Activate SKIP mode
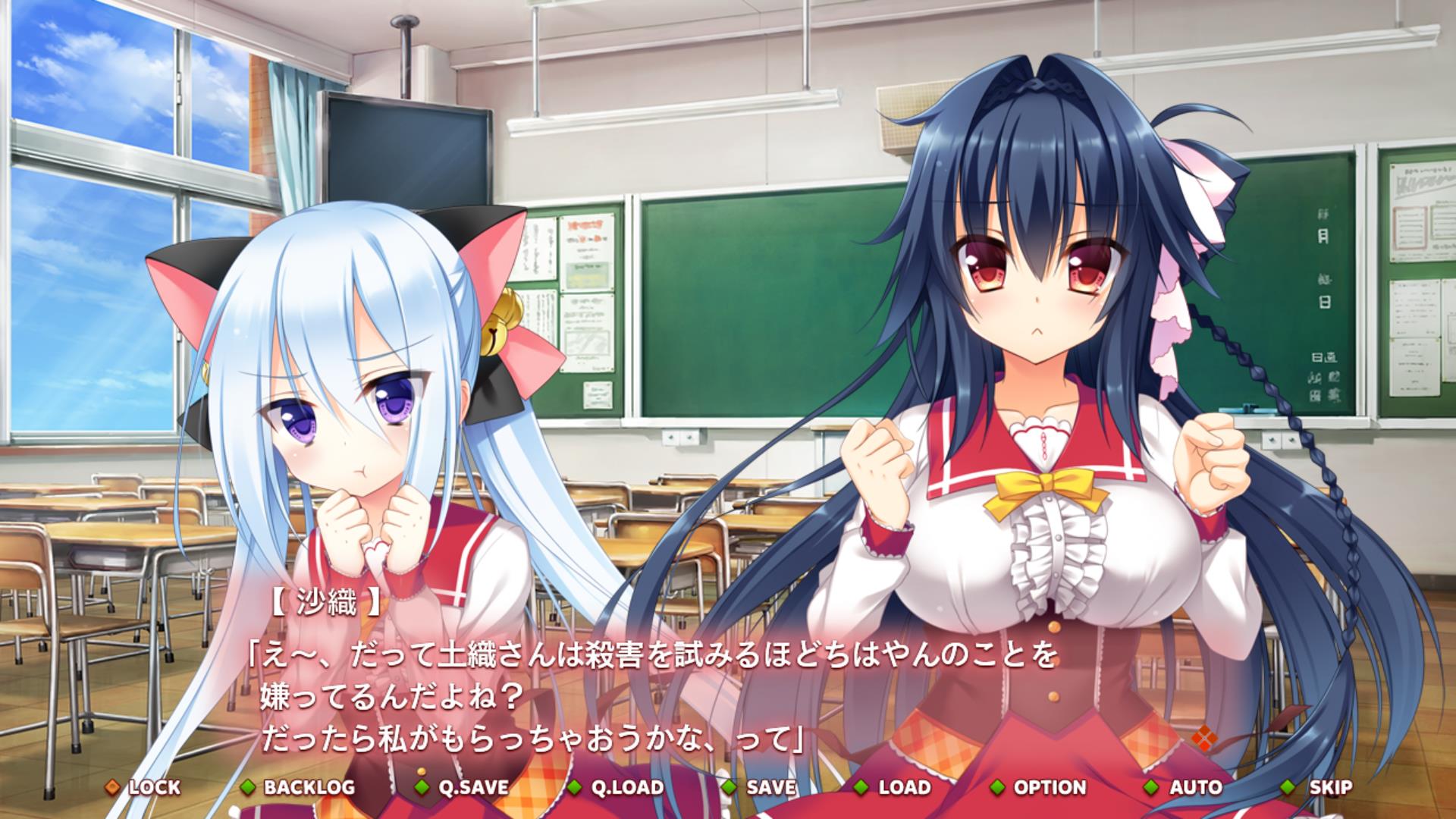1456x819 pixels. (1318, 787)
